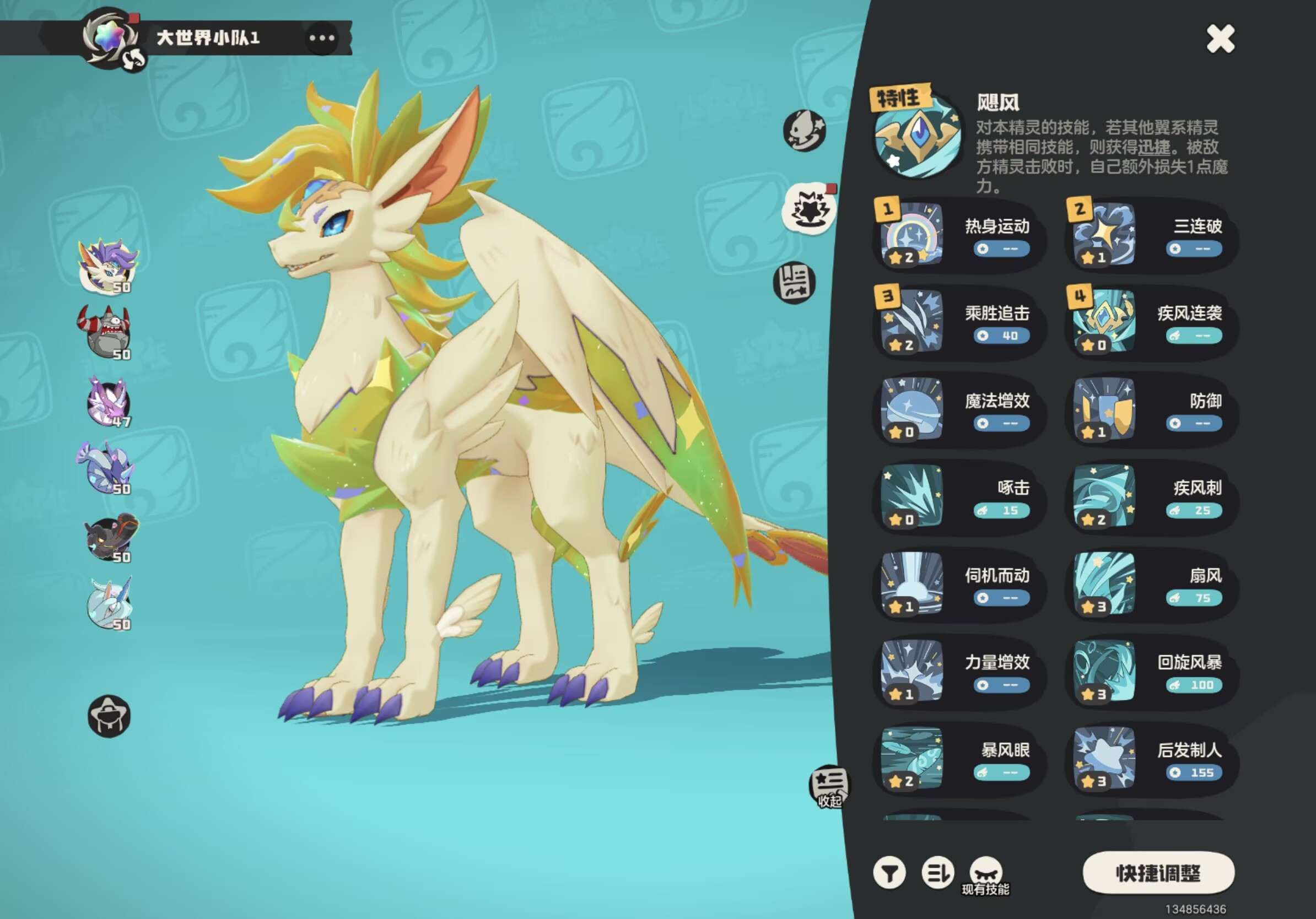The width and height of the screenshot is (1316, 919).
Task: Collapse the skill list via 收起
Action: click(x=829, y=786)
